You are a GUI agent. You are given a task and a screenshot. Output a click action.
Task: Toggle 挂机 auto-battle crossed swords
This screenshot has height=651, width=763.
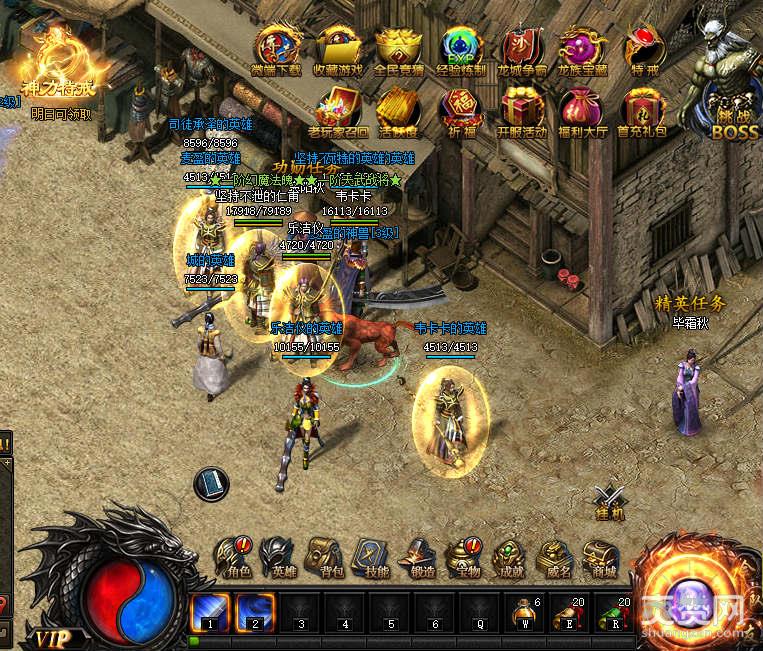[x=609, y=500]
